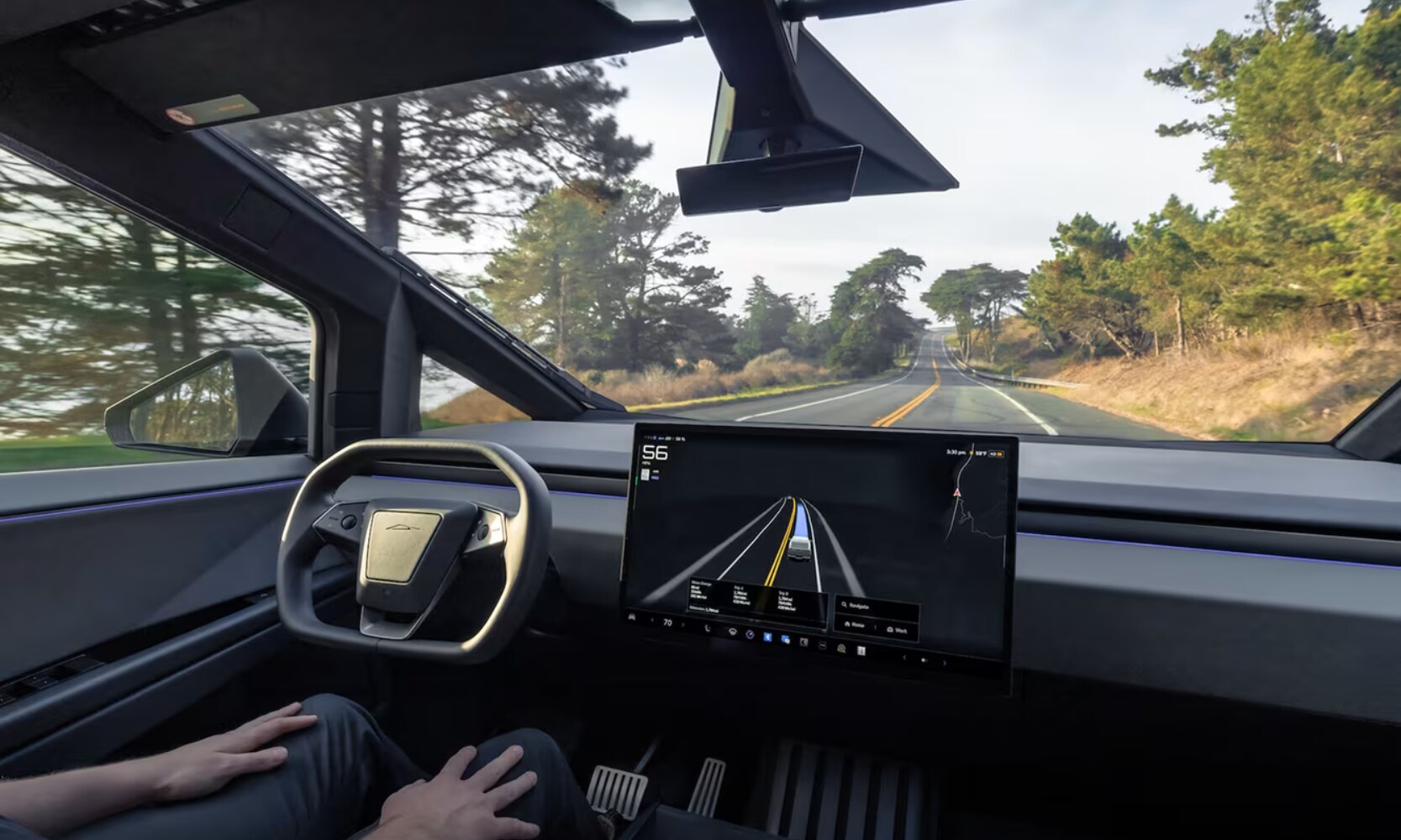Open the Messages app icon

pyautogui.click(x=785, y=640)
